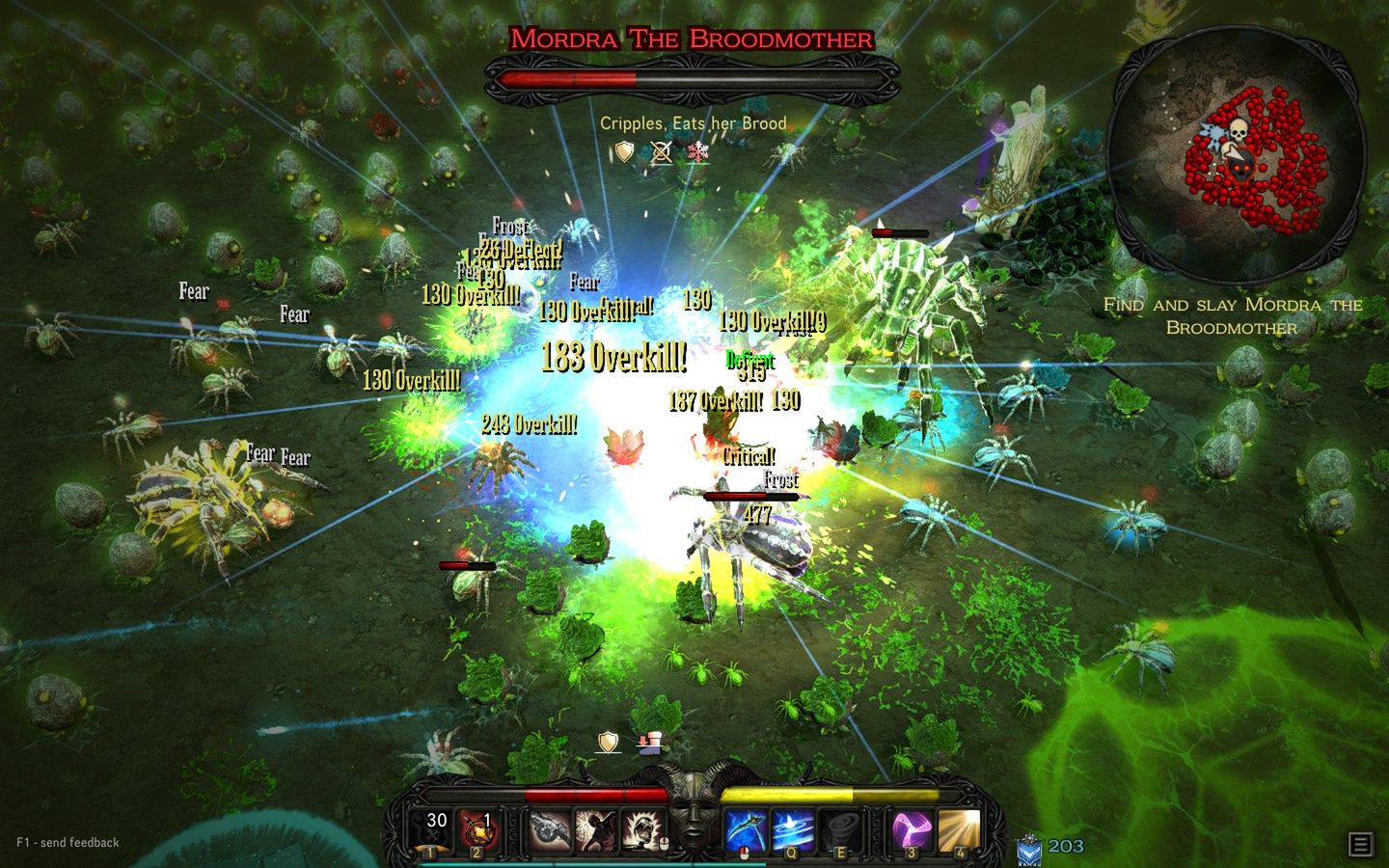Click the Find and slay Mordra objective
1389x868 pixels.
[x=1232, y=315]
